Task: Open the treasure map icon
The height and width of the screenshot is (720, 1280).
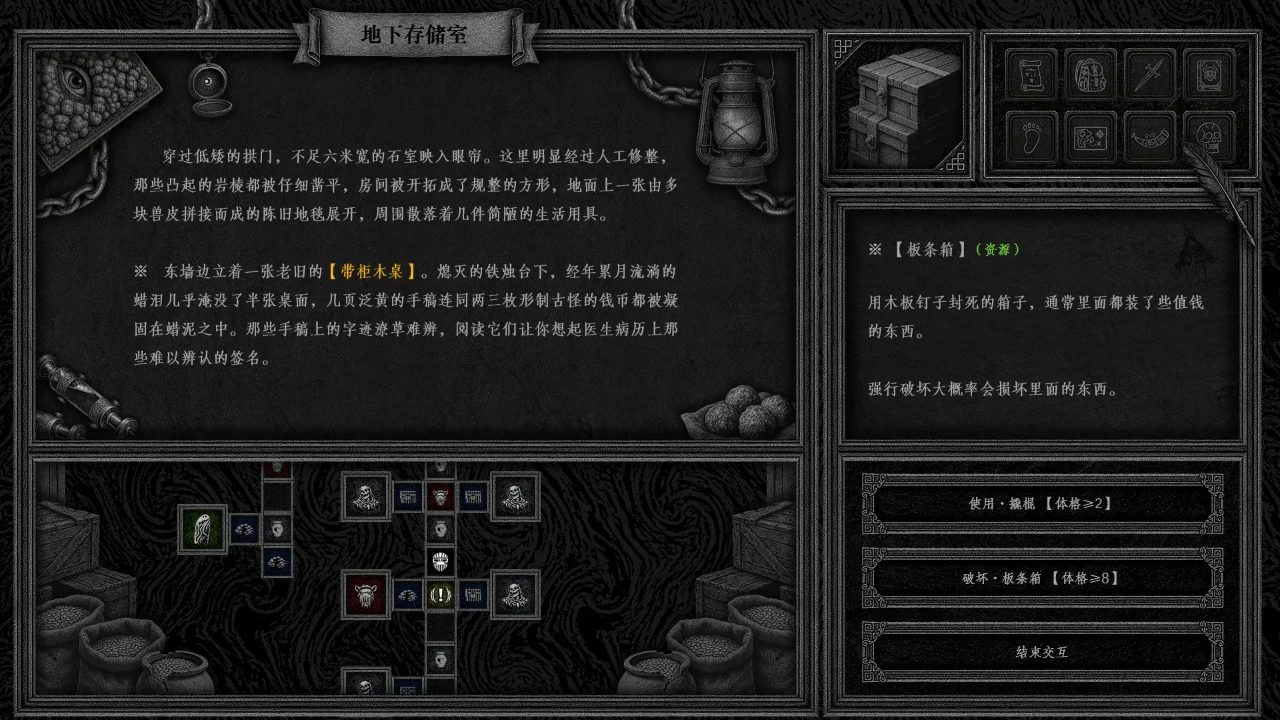Action: coord(1089,137)
